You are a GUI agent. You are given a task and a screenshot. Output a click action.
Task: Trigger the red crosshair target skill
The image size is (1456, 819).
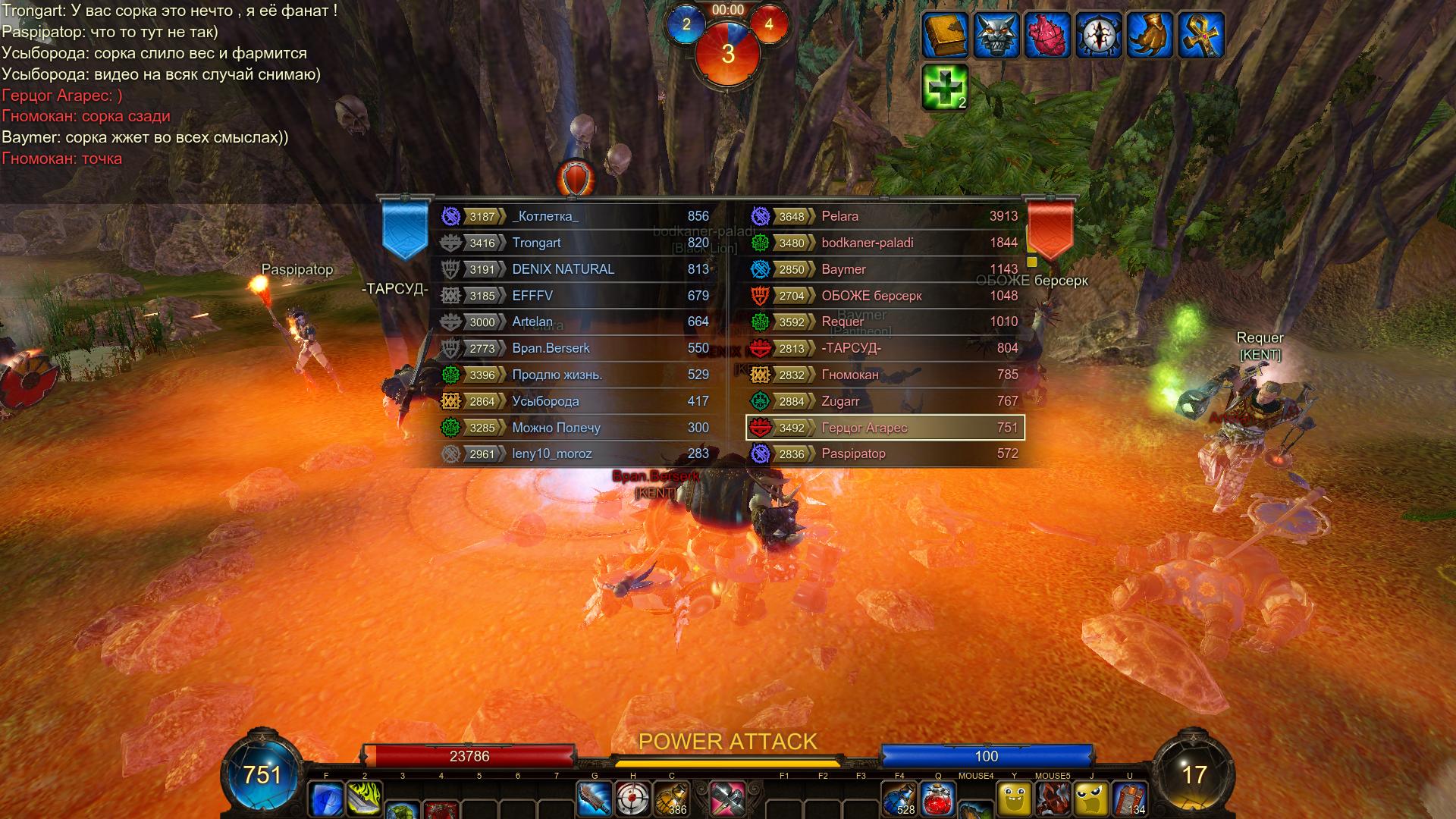click(x=633, y=799)
